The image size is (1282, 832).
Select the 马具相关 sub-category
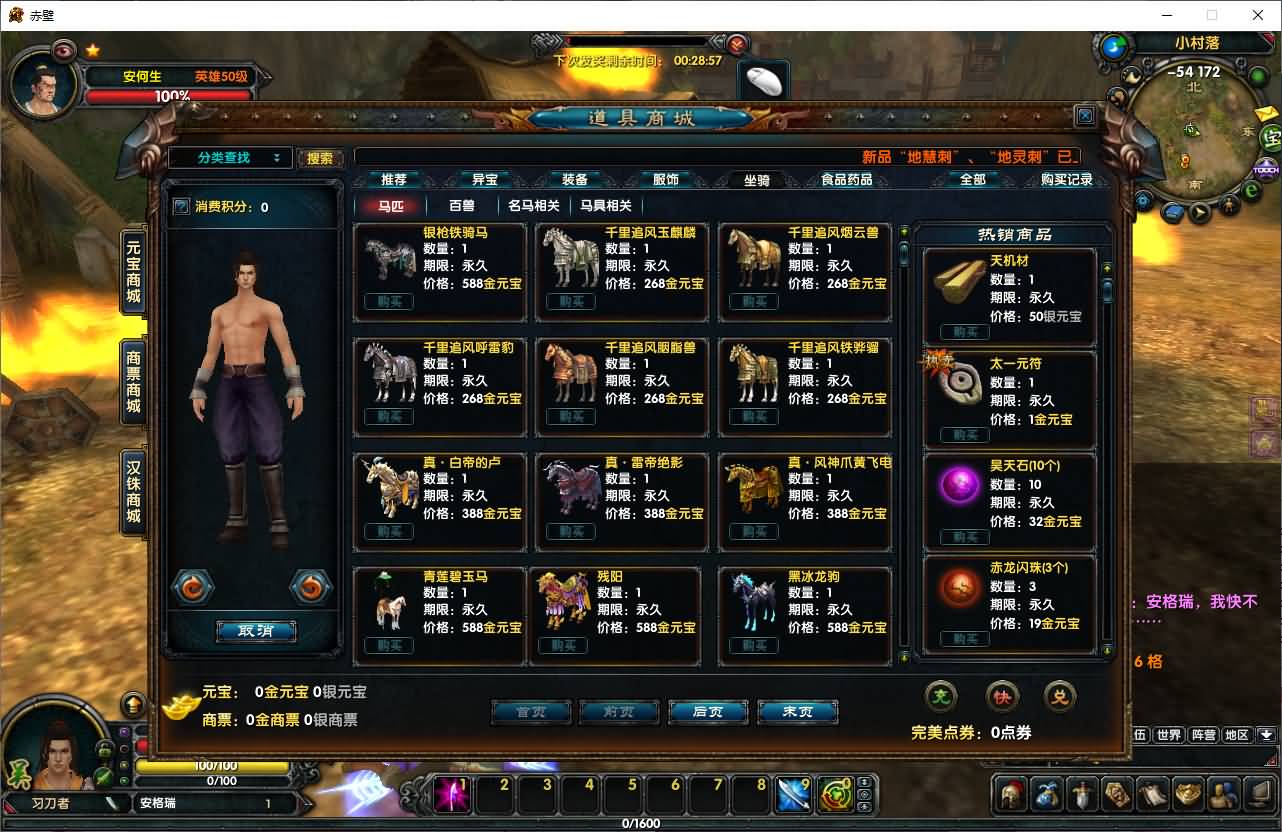(606, 206)
